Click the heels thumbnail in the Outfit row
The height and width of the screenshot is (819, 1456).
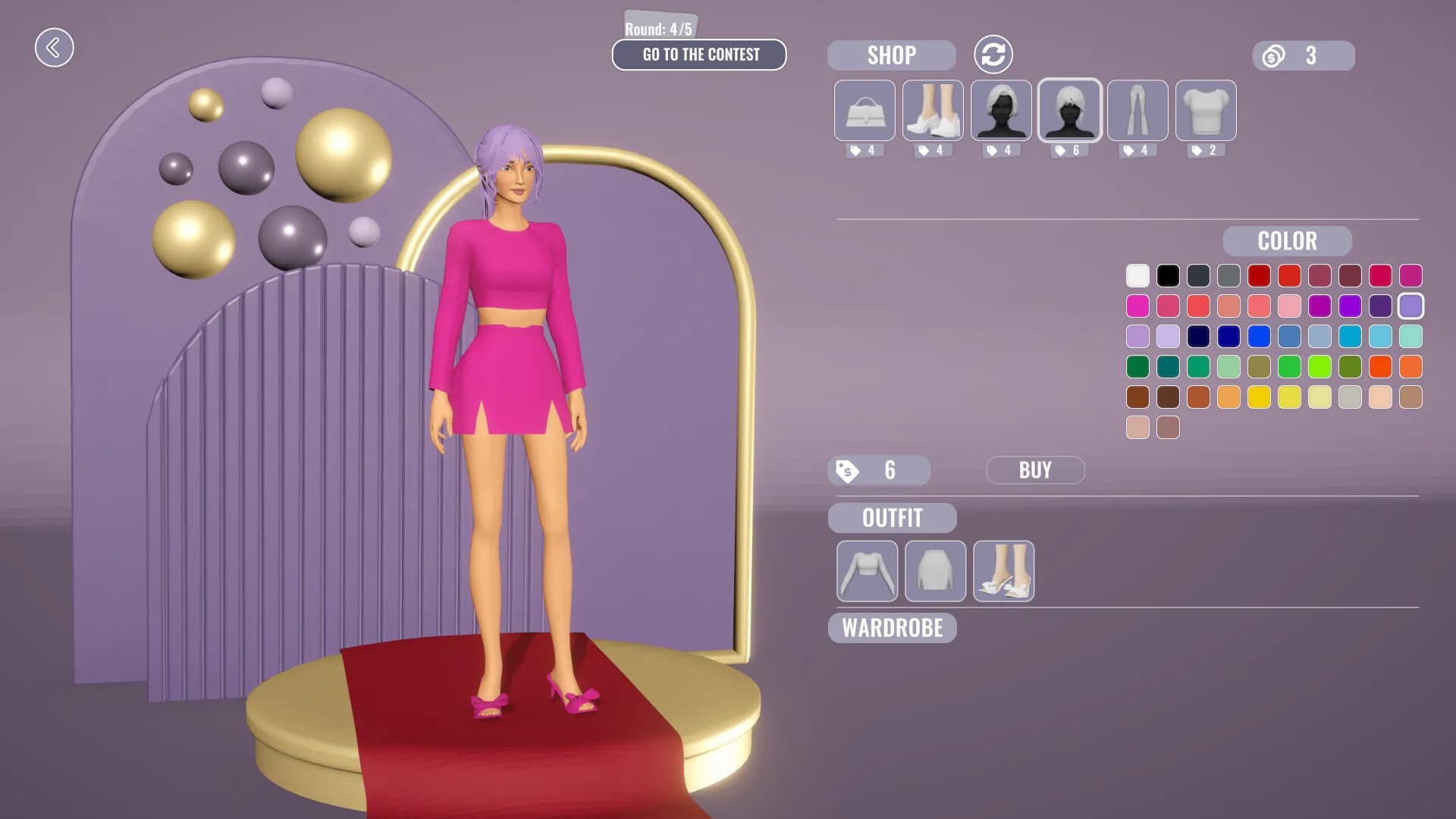[x=1003, y=572]
